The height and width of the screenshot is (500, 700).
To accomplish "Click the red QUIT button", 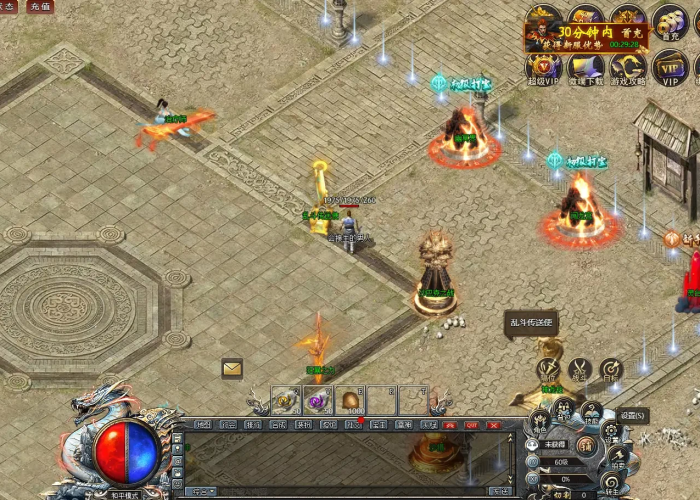I will [471, 425].
